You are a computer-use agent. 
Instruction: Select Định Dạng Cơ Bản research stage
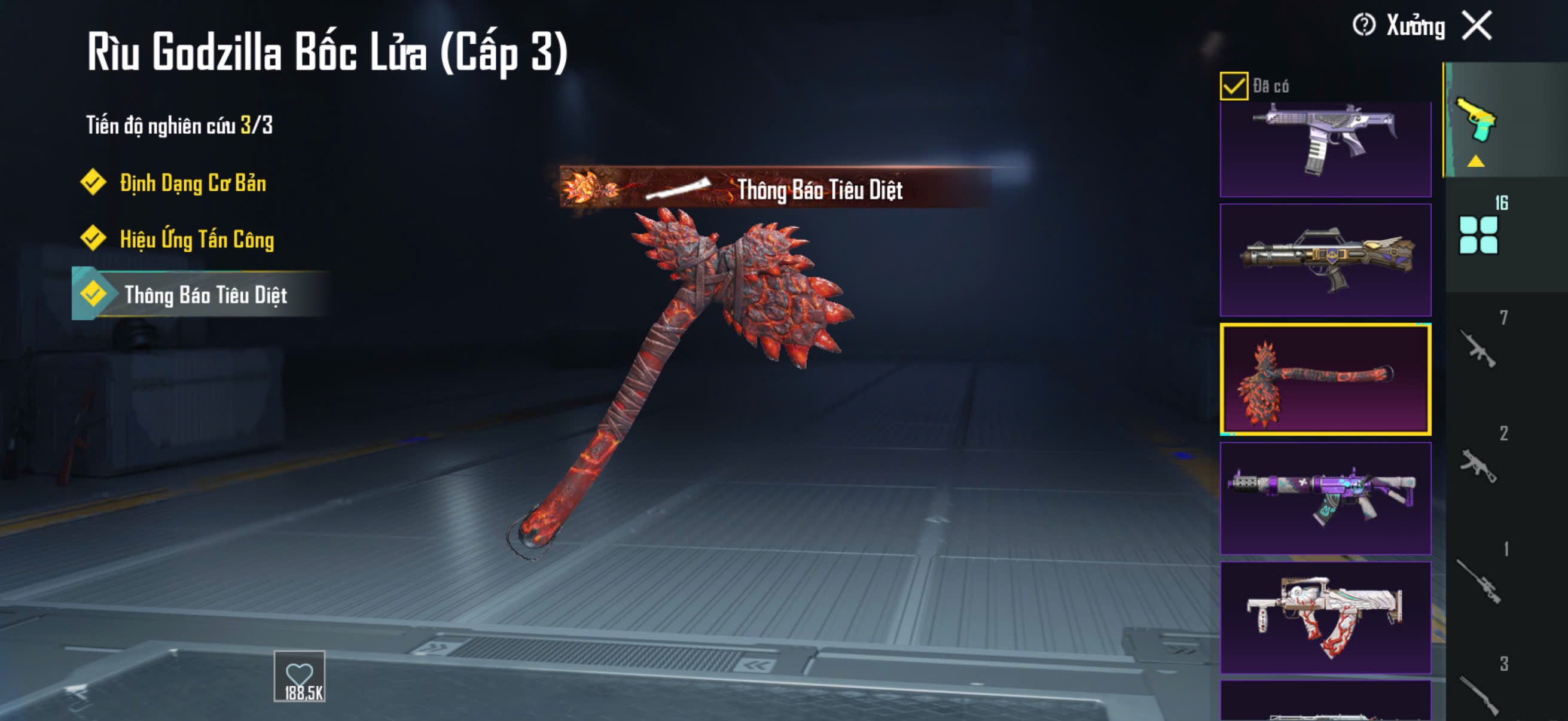point(193,182)
